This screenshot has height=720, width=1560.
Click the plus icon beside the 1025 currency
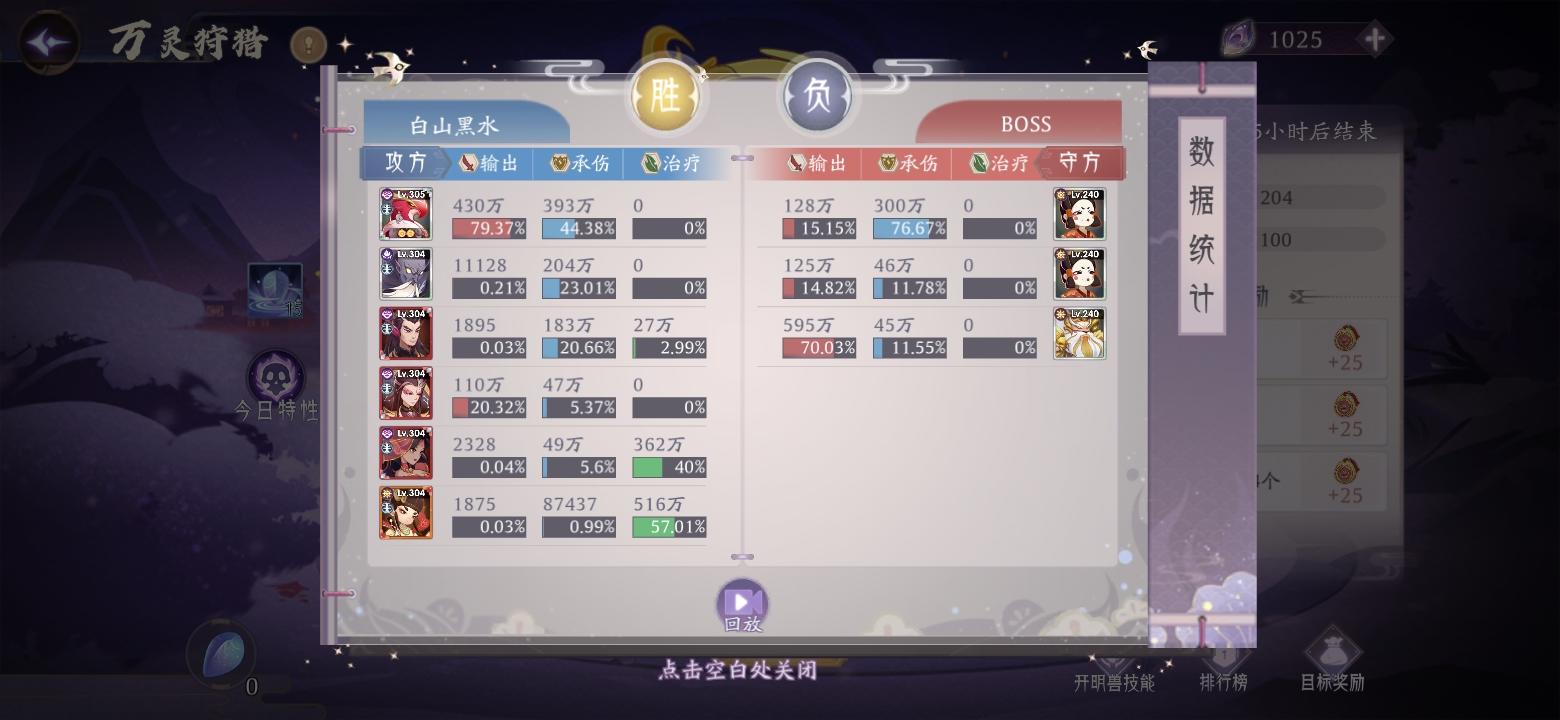click(x=1377, y=39)
